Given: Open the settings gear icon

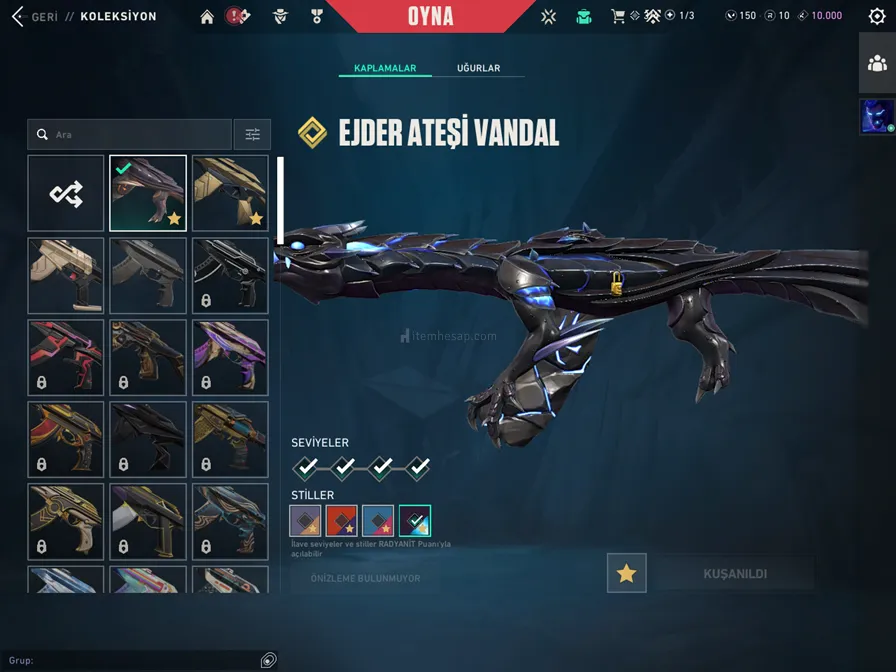Looking at the screenshot, I should tap(877, 16).
